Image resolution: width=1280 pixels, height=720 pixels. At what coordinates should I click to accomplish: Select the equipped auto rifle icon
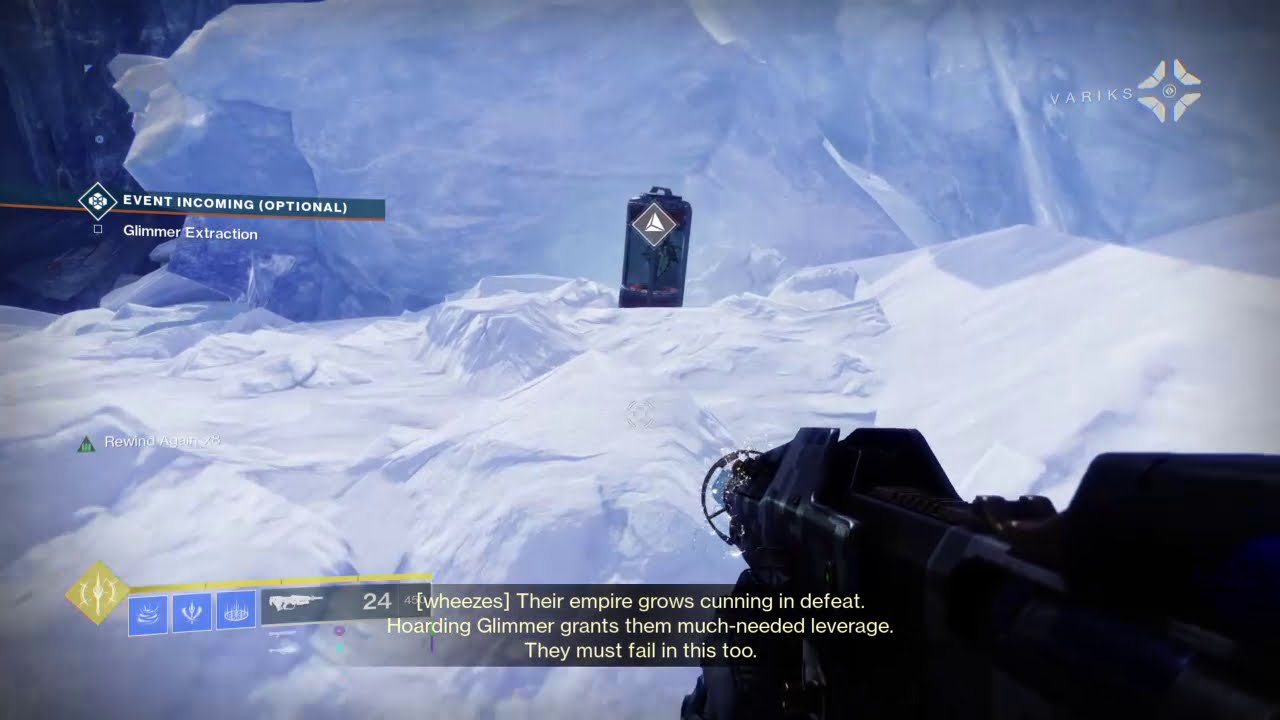point(296,603)
